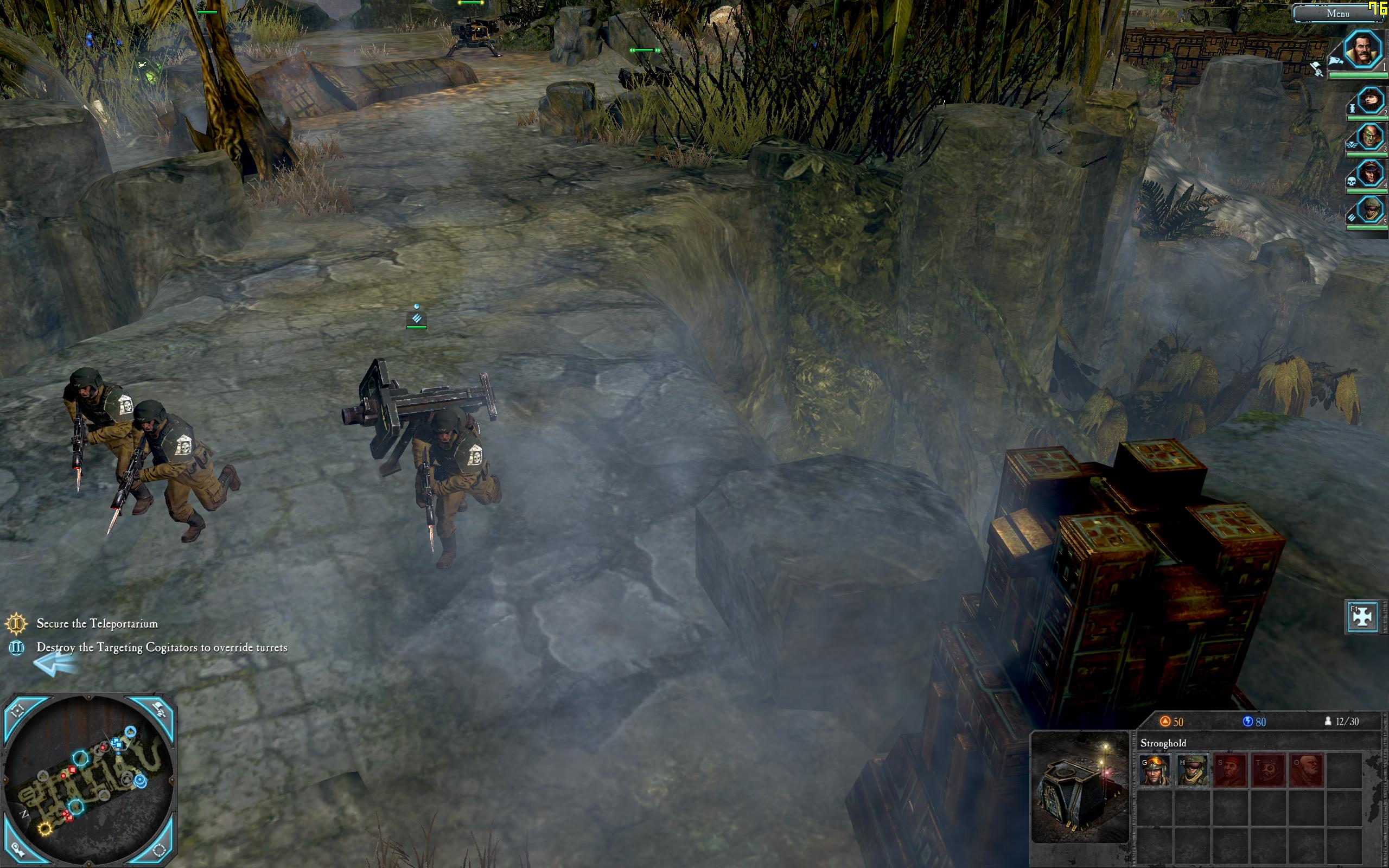Recruit the dark-goggled guardsman marked H
The width and height of the screenshot is (1389, 868).
tap(1193, 770)
